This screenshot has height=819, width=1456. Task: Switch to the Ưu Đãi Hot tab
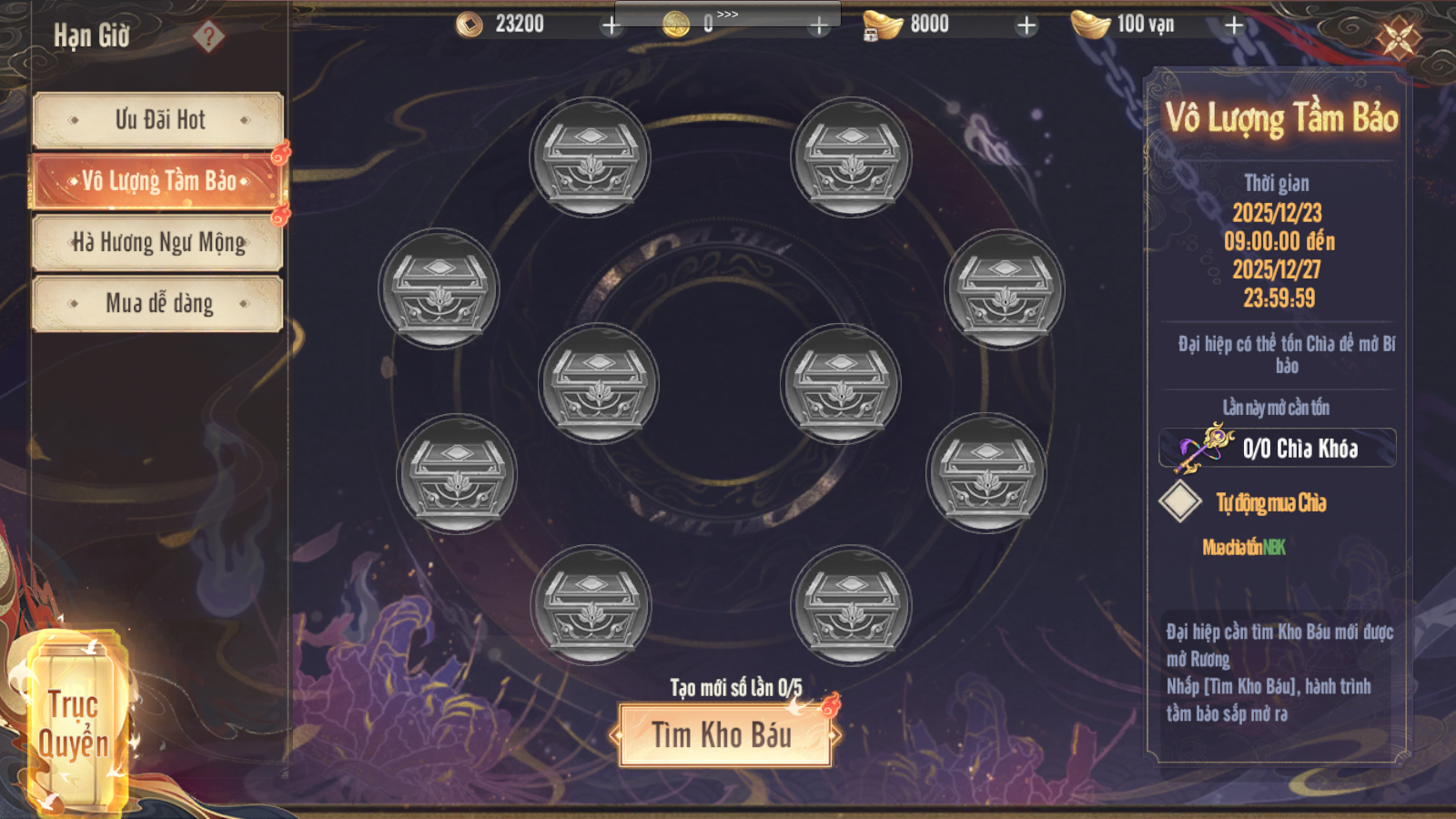[x=158, y=120]
